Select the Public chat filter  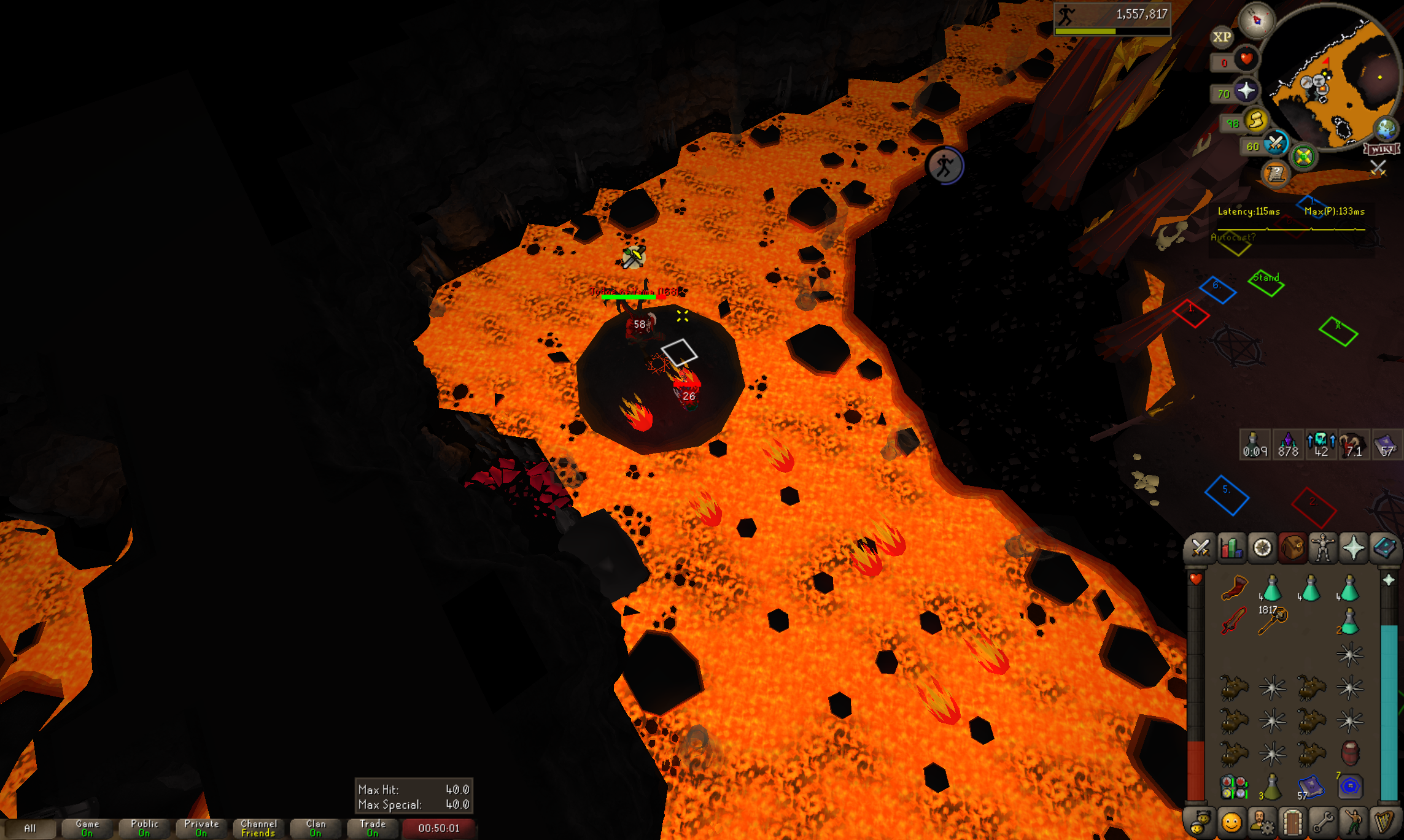(x=144, y=828)
